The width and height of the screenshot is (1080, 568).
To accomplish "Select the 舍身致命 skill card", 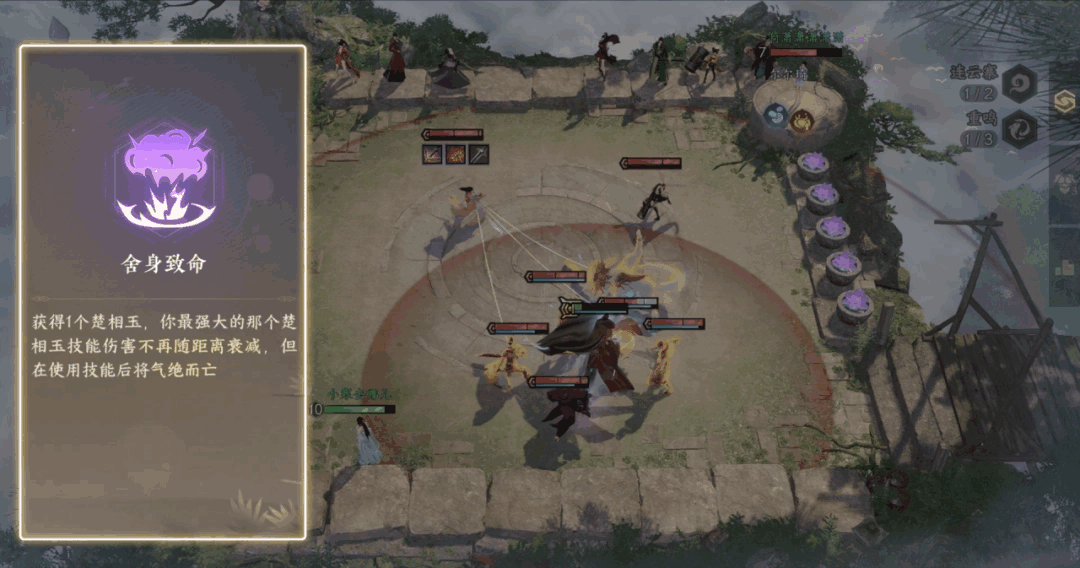I will tap(163, 292).
